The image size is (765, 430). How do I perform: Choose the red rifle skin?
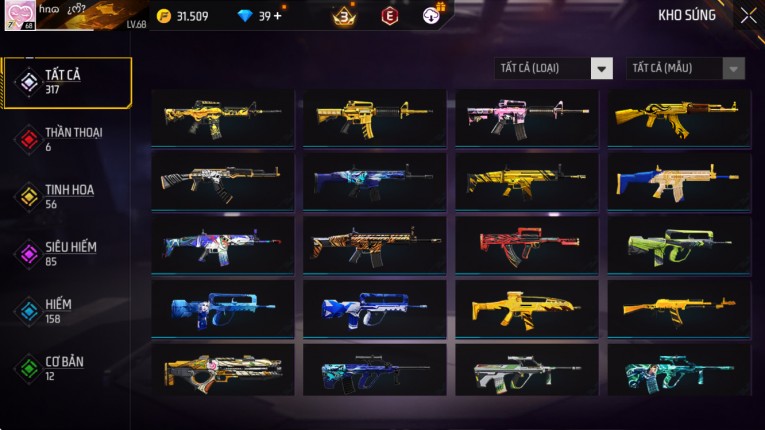click(x=527, y=245)
